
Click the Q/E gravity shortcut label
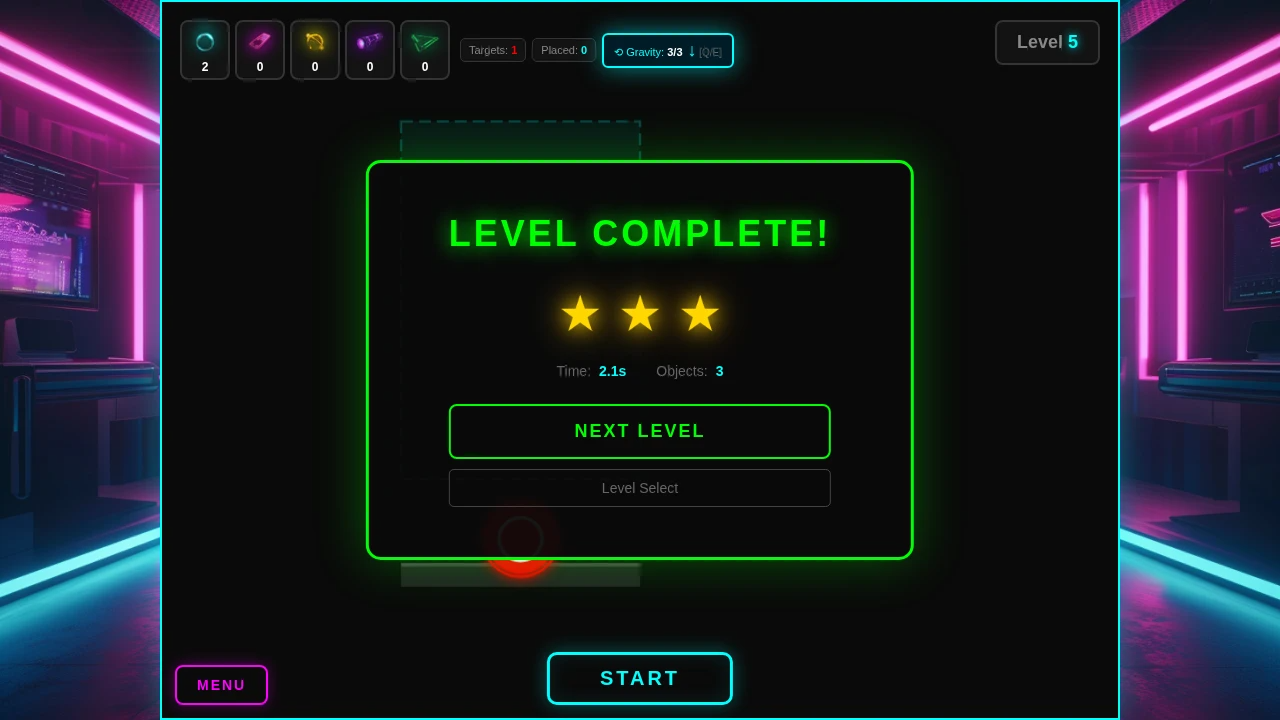(710, 51)
